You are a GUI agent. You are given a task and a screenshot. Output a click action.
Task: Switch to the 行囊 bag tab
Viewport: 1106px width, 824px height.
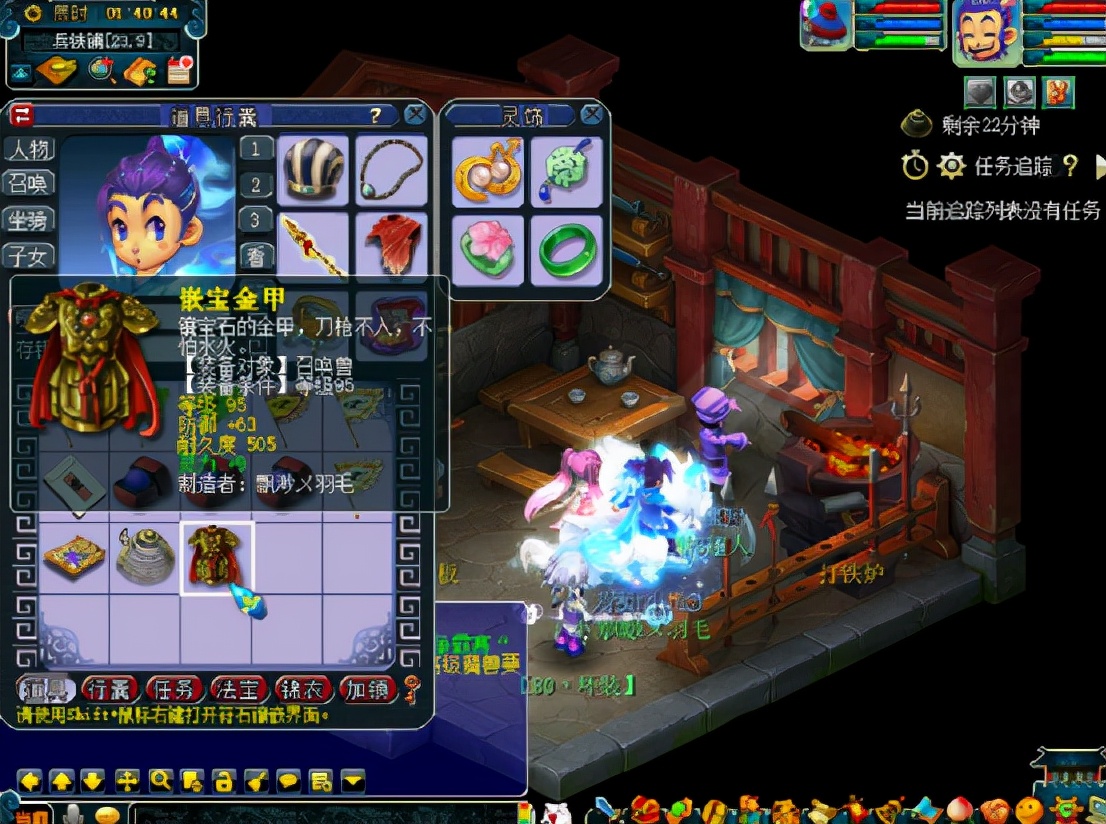click(109, 689)
